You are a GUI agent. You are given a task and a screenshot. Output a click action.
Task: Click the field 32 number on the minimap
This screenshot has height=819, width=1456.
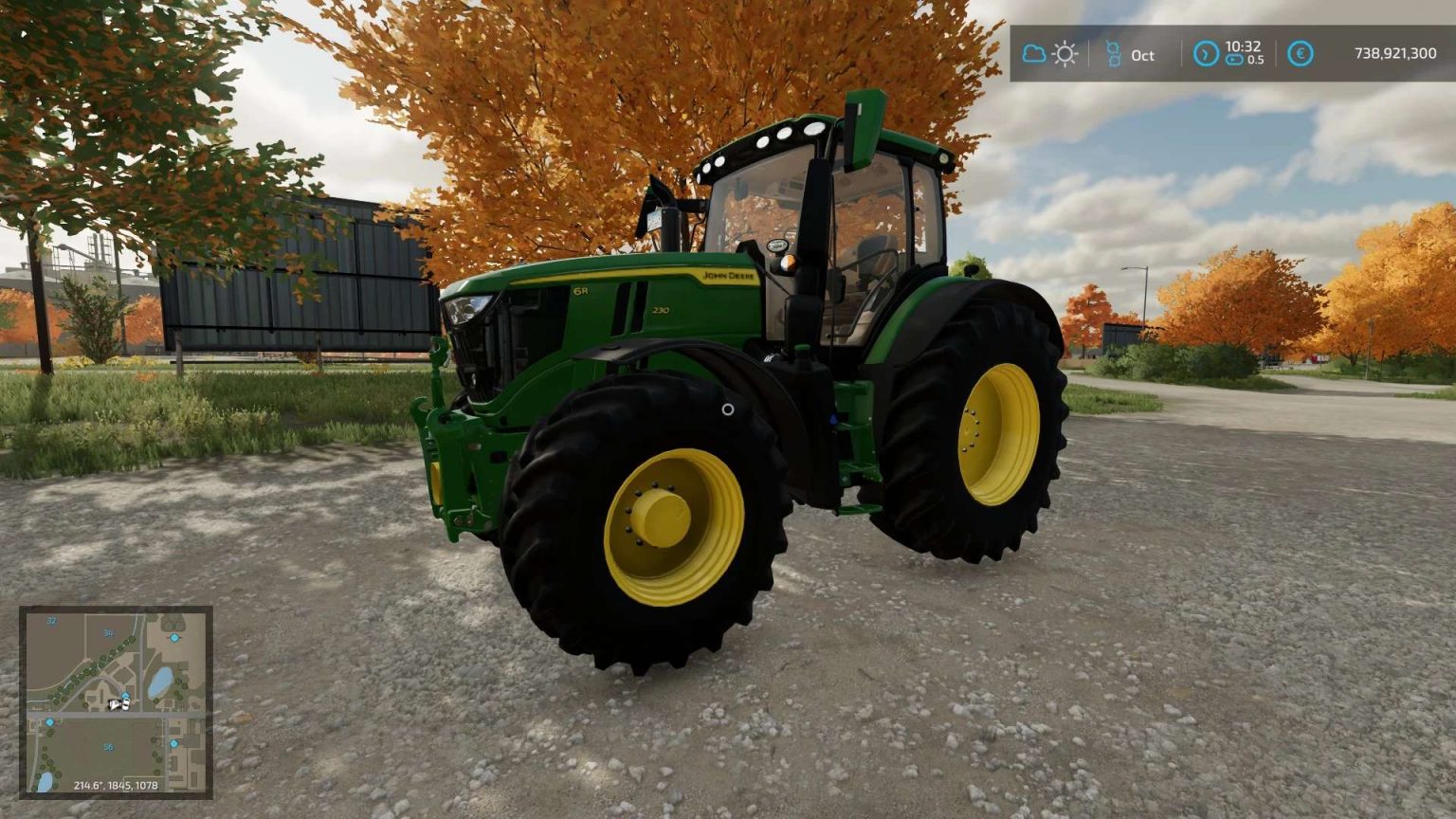point(51,620)
